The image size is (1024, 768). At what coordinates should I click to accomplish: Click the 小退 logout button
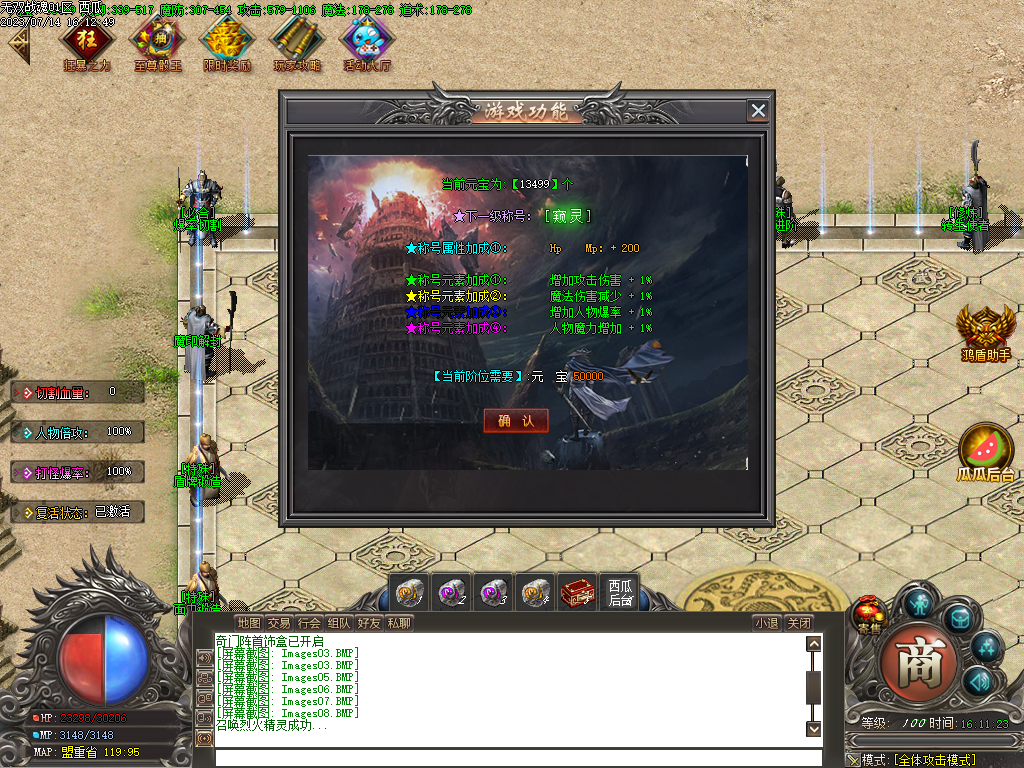[x=767, y=623]
